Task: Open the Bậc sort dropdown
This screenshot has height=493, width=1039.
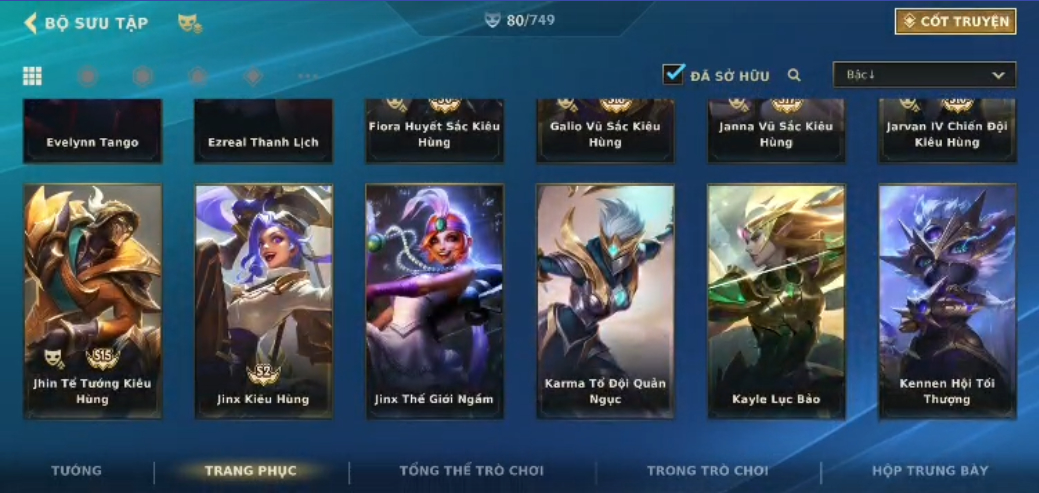Action: [924, 75]
